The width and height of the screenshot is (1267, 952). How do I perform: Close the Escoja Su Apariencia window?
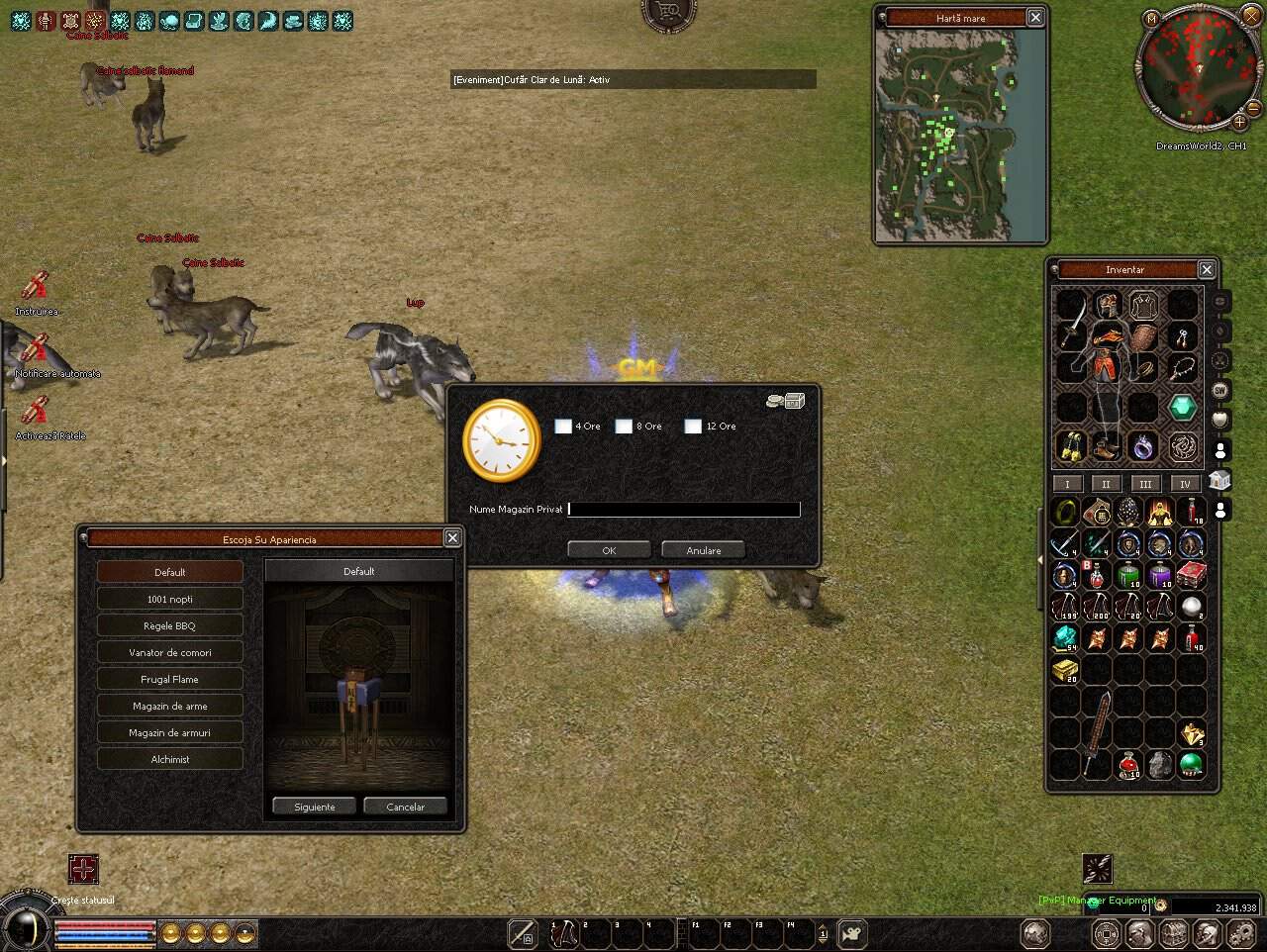[x=452, y=537]
